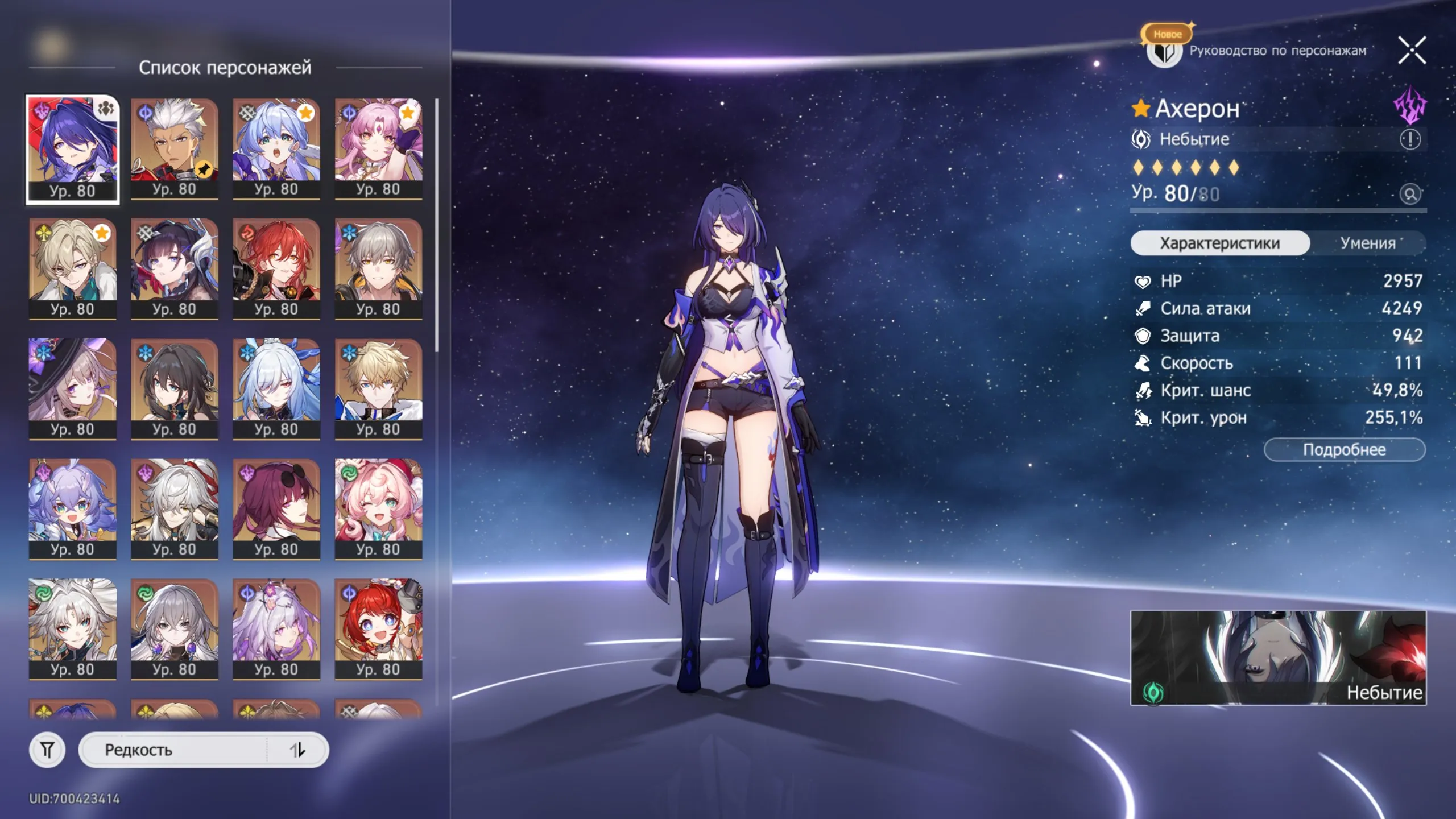Screen dimensions: 1456x819
Task: Choose the white-haired tan man portrait
Action: [174, 149]
